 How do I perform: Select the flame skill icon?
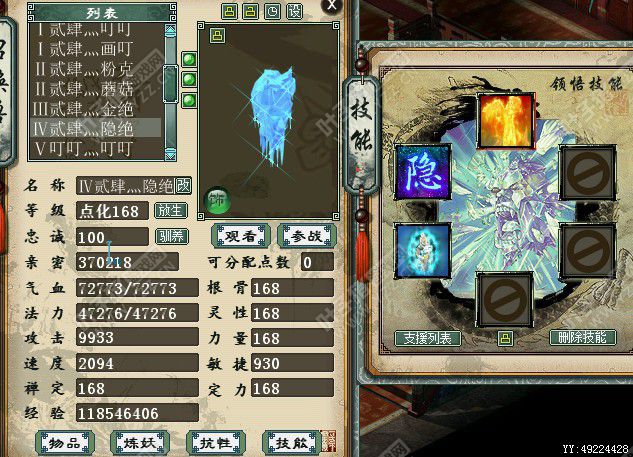[x=505, y=121]
